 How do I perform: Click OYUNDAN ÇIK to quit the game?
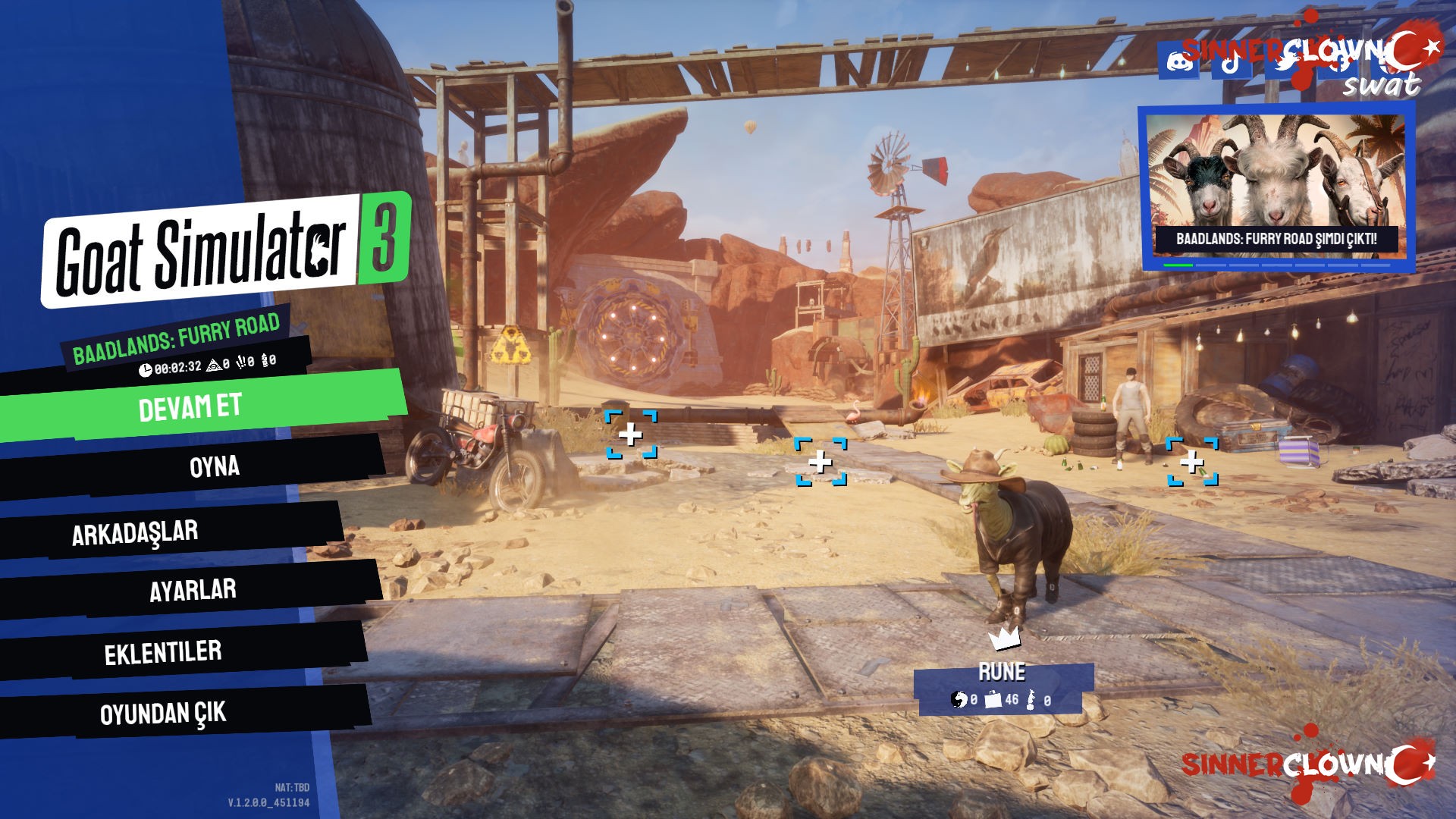coord(163,714)
